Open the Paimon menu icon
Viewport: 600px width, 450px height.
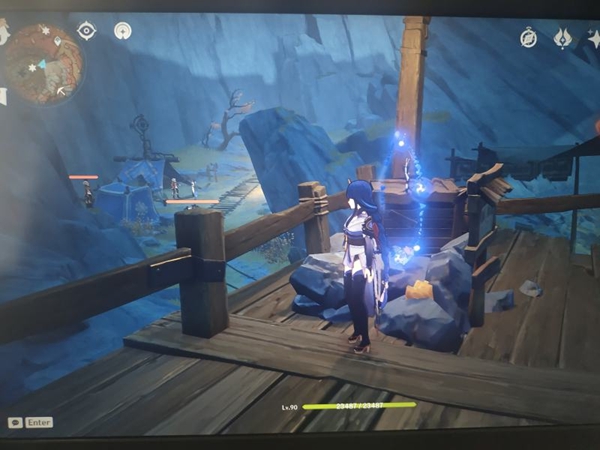pos(3,33)
